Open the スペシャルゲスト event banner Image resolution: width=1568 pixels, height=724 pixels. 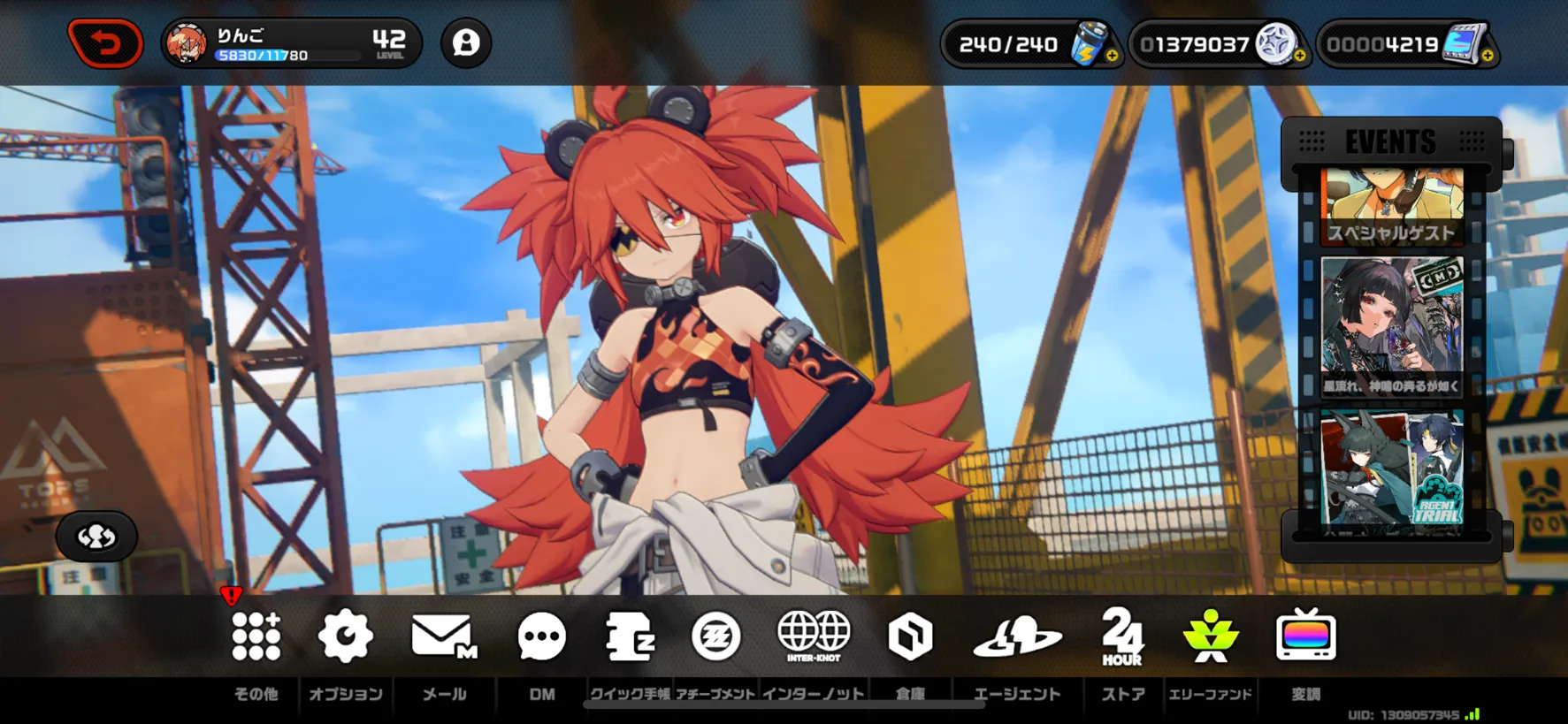tap(1391, 209)
